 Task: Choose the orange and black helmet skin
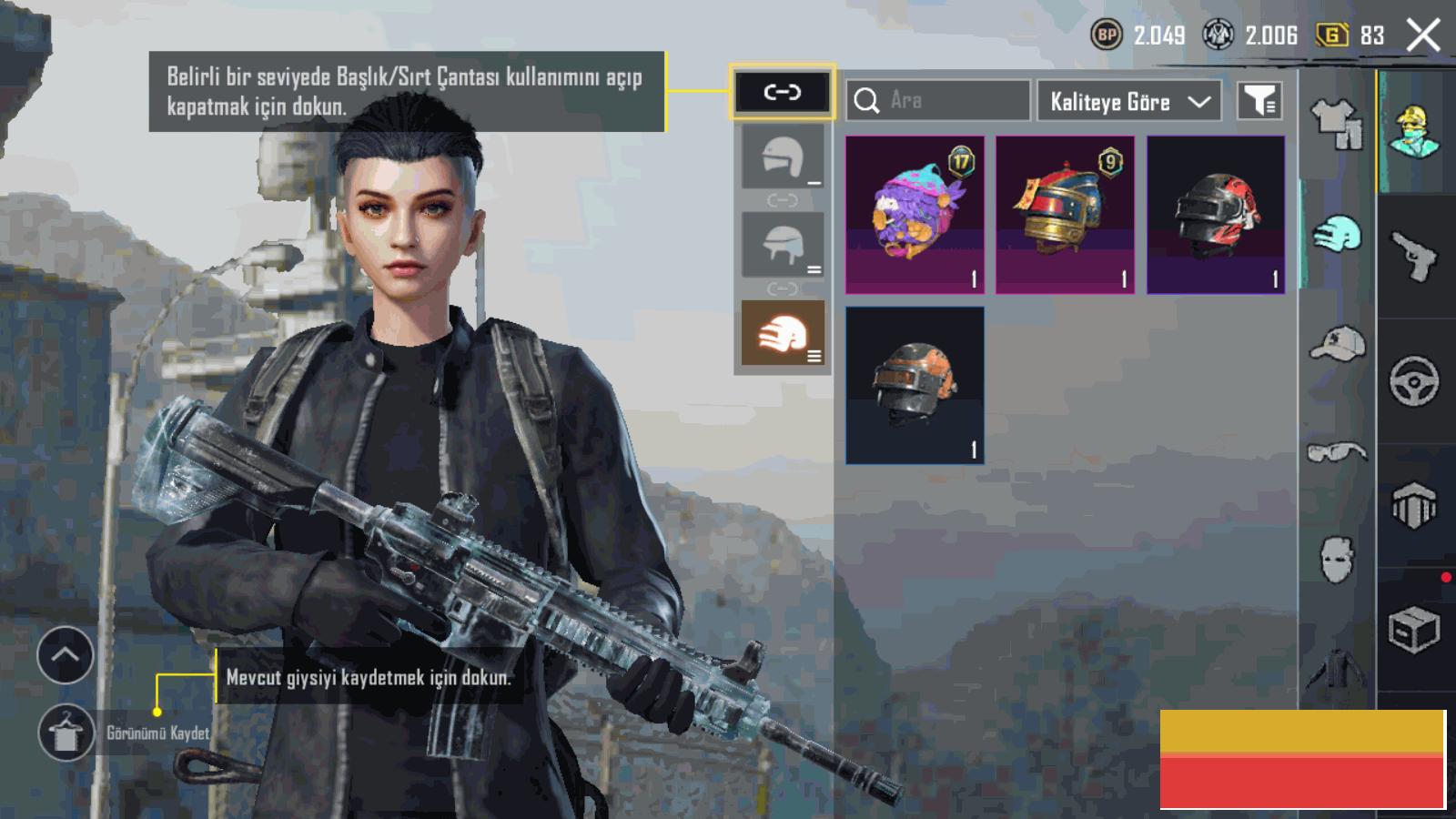coord(915,385)
